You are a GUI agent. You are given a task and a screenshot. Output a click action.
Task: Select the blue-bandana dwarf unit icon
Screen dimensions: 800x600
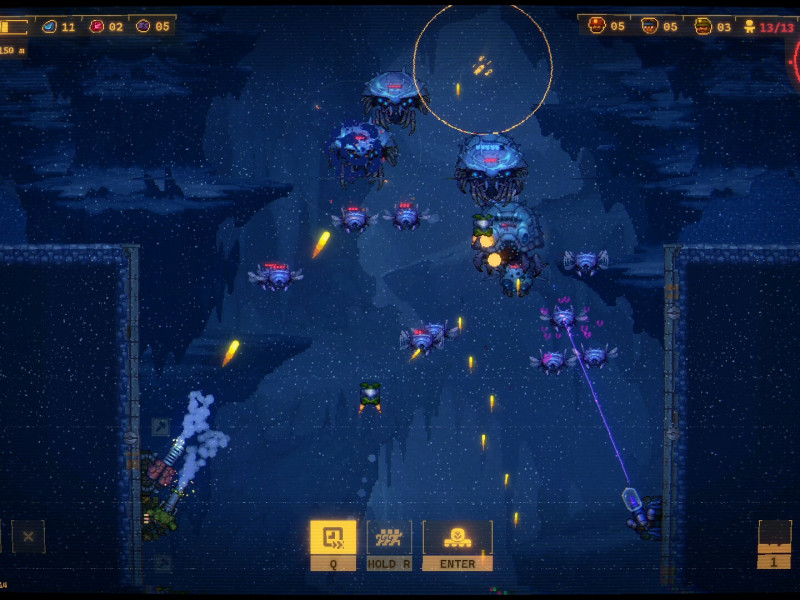[649, 26]
